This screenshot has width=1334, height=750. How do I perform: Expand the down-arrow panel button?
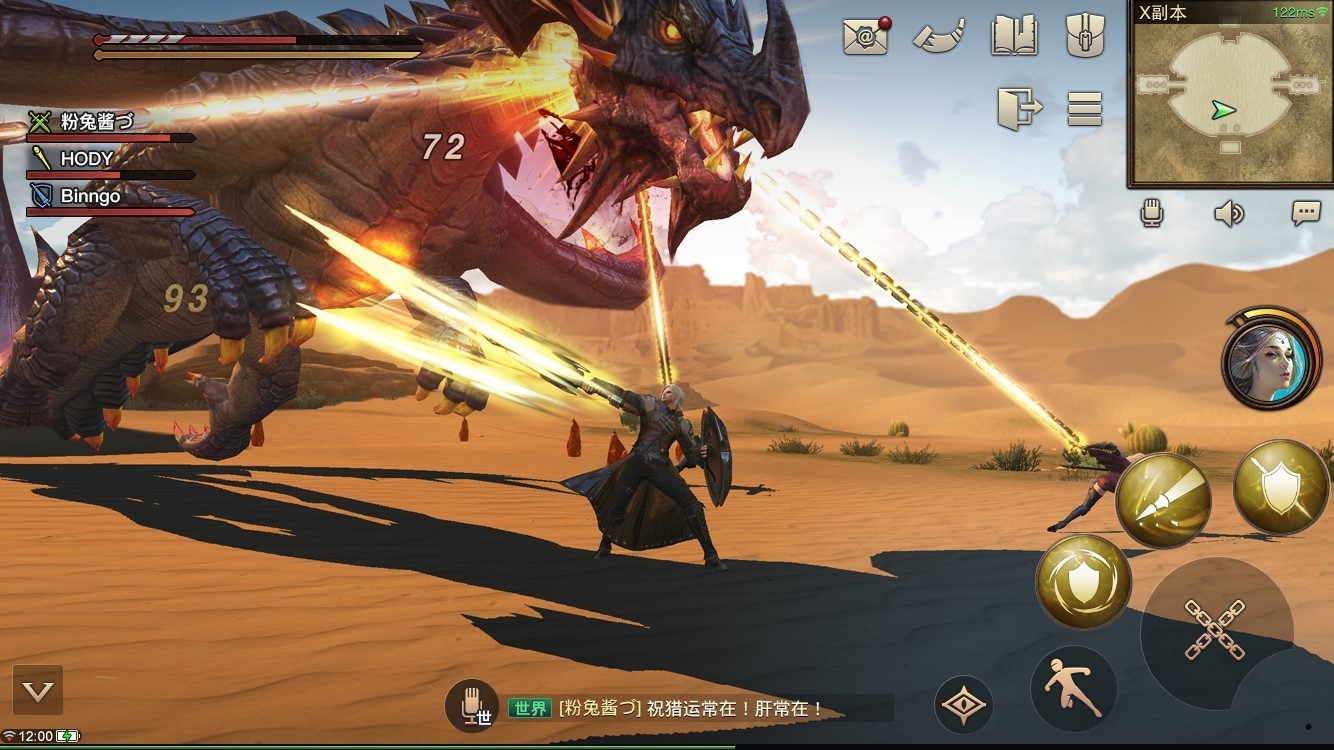point(38,690)
